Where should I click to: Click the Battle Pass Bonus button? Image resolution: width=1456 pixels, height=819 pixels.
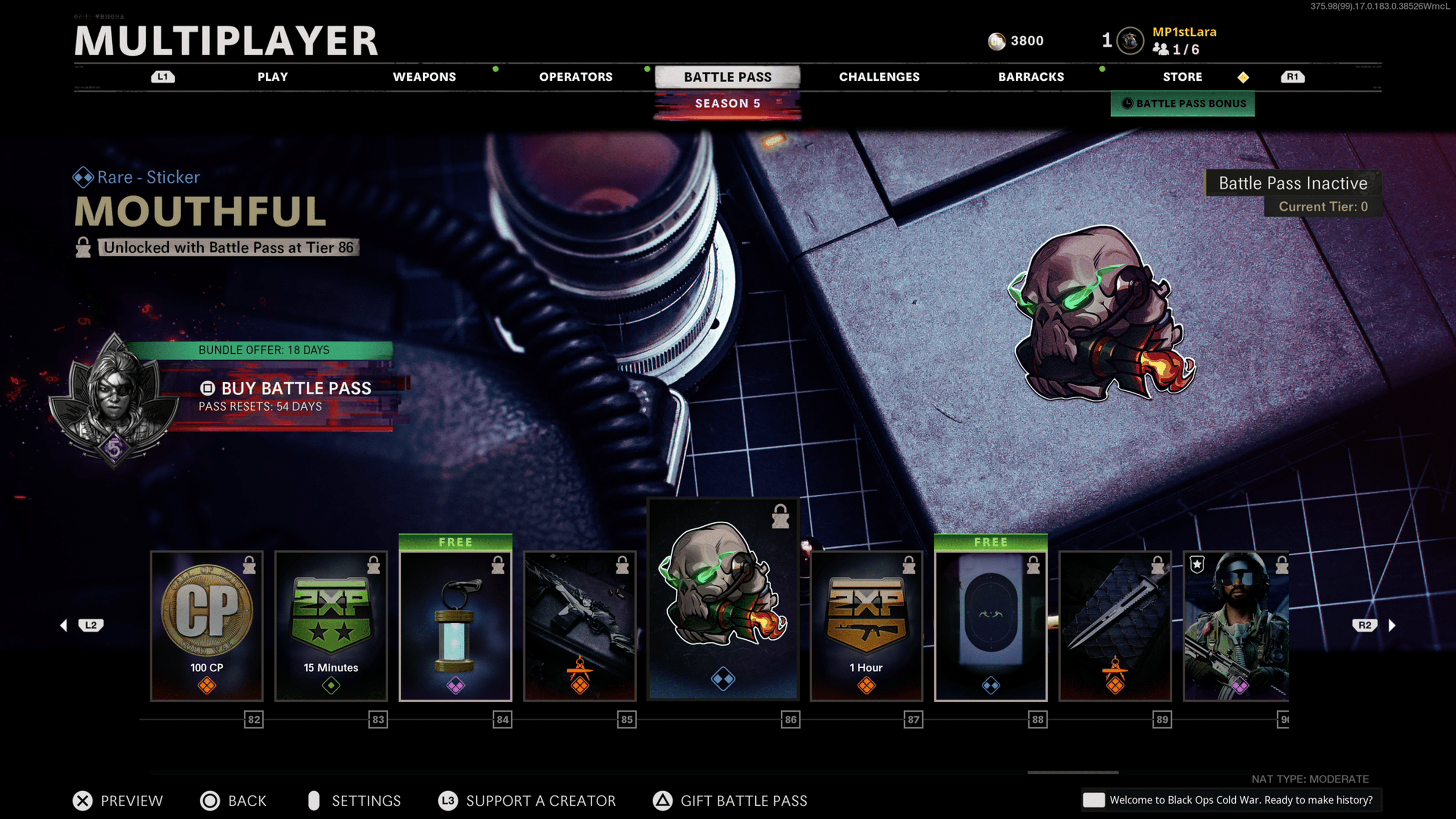click(x=1183, y=104)
